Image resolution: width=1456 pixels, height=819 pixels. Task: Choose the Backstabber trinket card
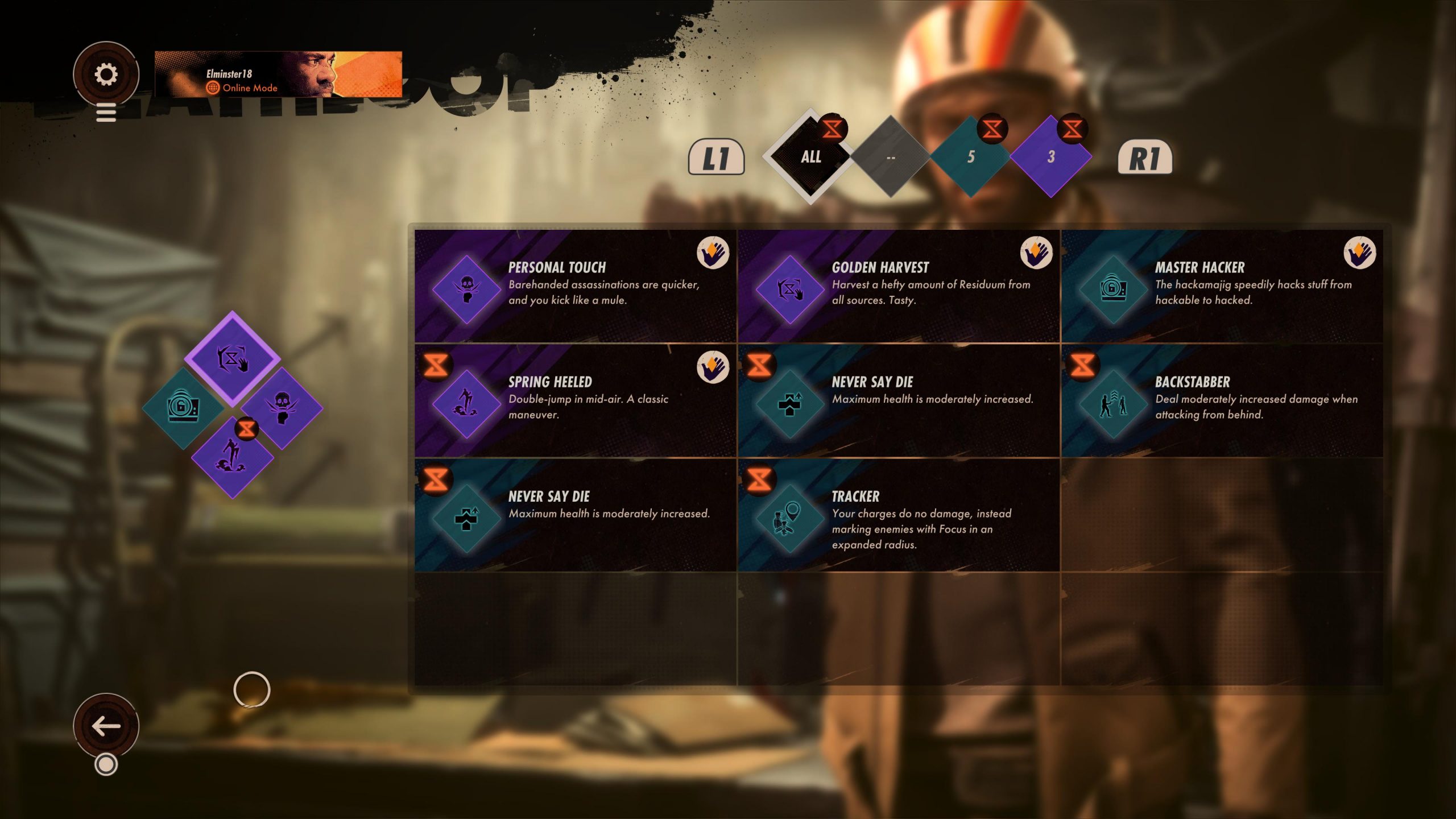coord(1222,400)
